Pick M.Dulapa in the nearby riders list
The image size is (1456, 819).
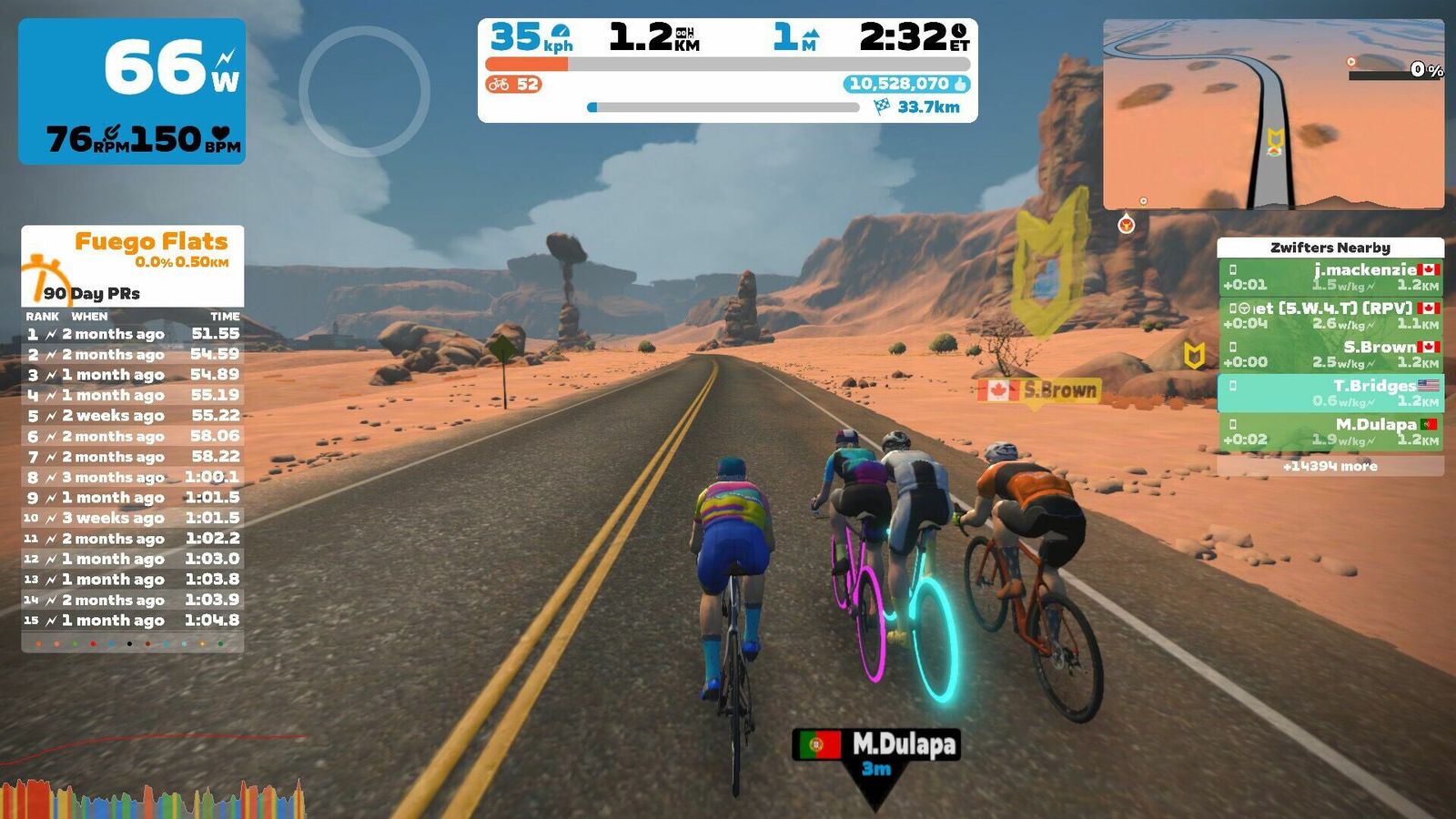(x=1330, y=431)
